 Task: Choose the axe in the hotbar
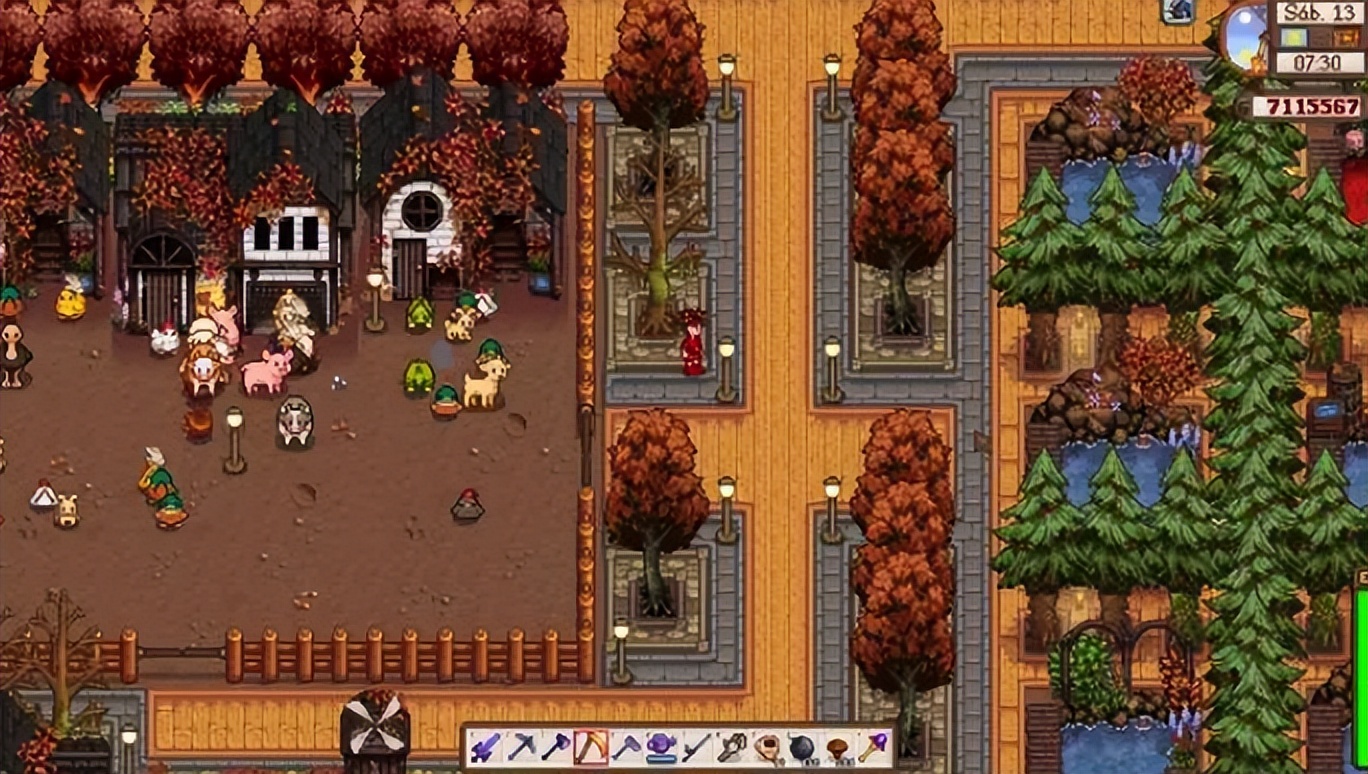tap(556, 748)
